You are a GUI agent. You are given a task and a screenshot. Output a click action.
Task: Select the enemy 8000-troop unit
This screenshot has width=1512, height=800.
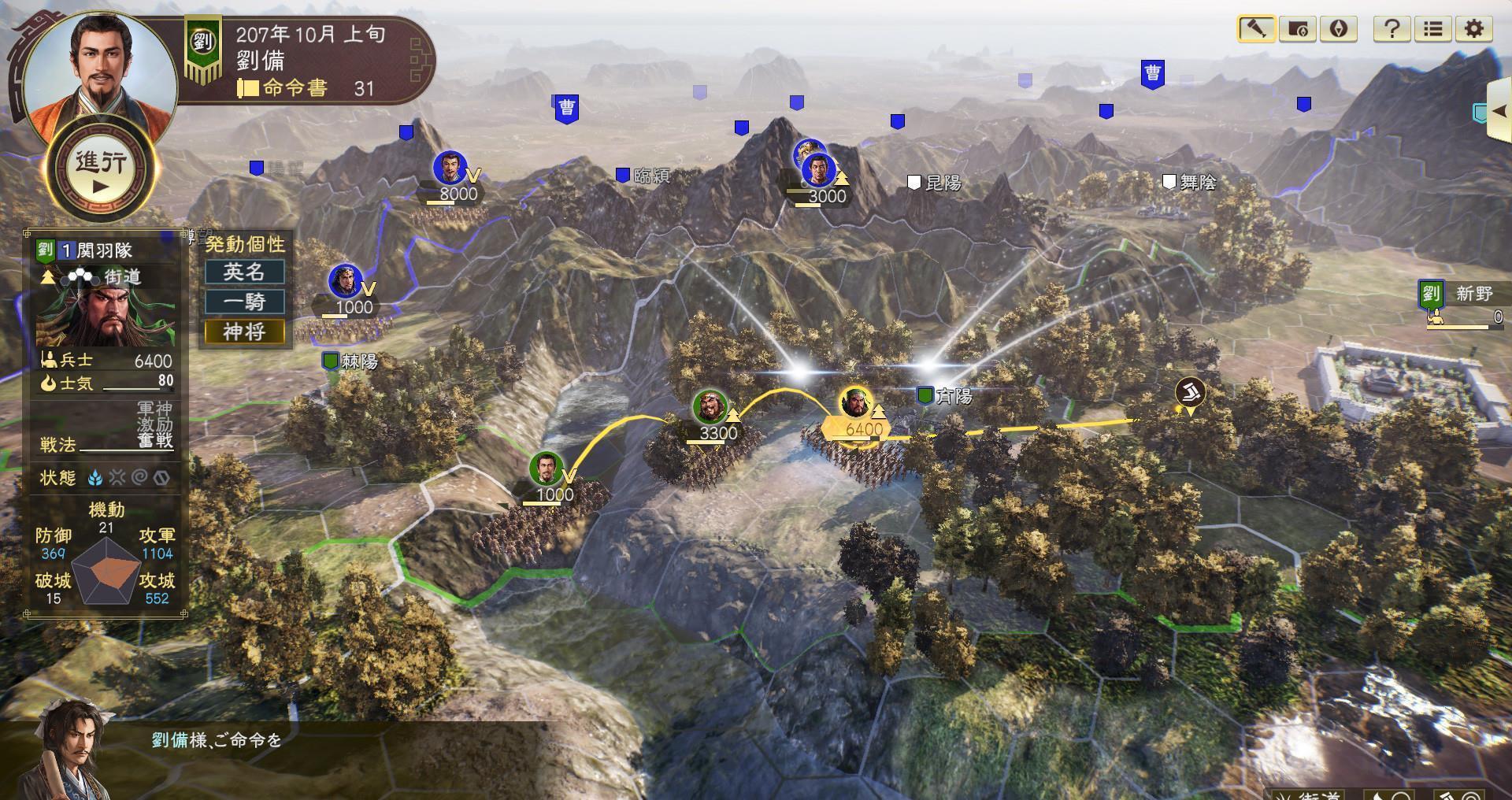tap(450, 169)
